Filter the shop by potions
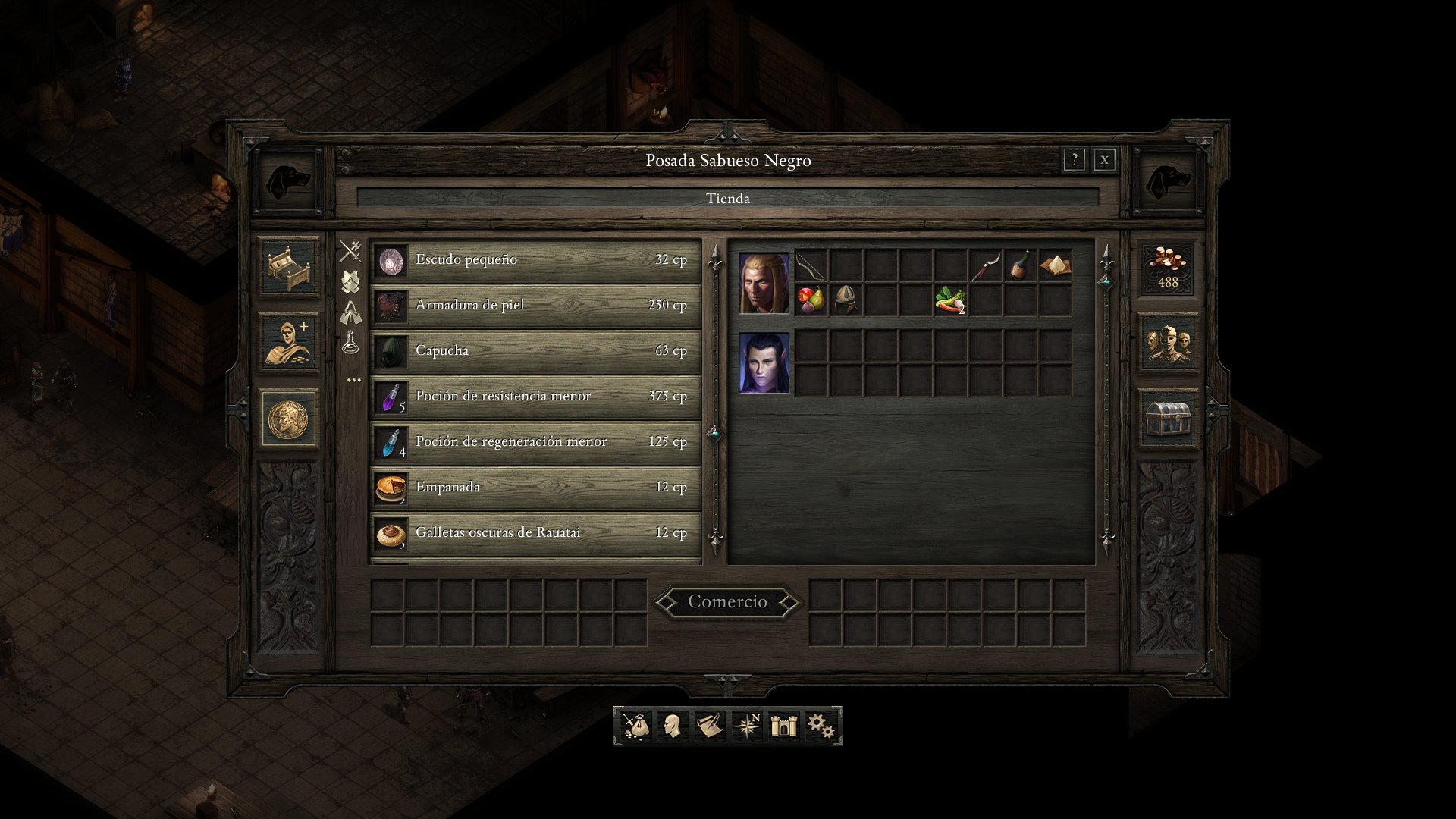The image size is (1456, 819). click(351, 341)
